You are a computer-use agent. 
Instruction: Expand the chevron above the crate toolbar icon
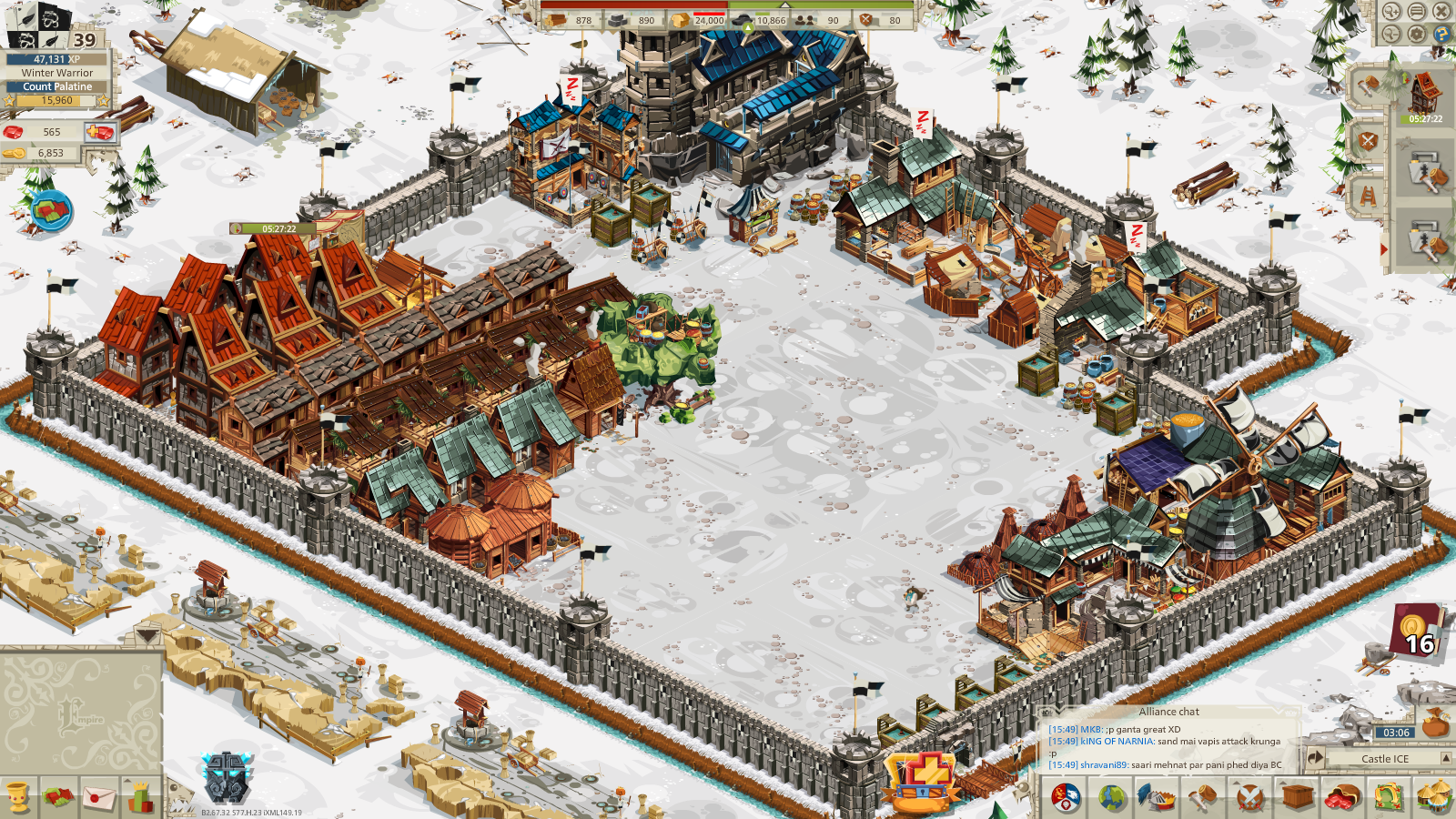(x=1283, y=784)
